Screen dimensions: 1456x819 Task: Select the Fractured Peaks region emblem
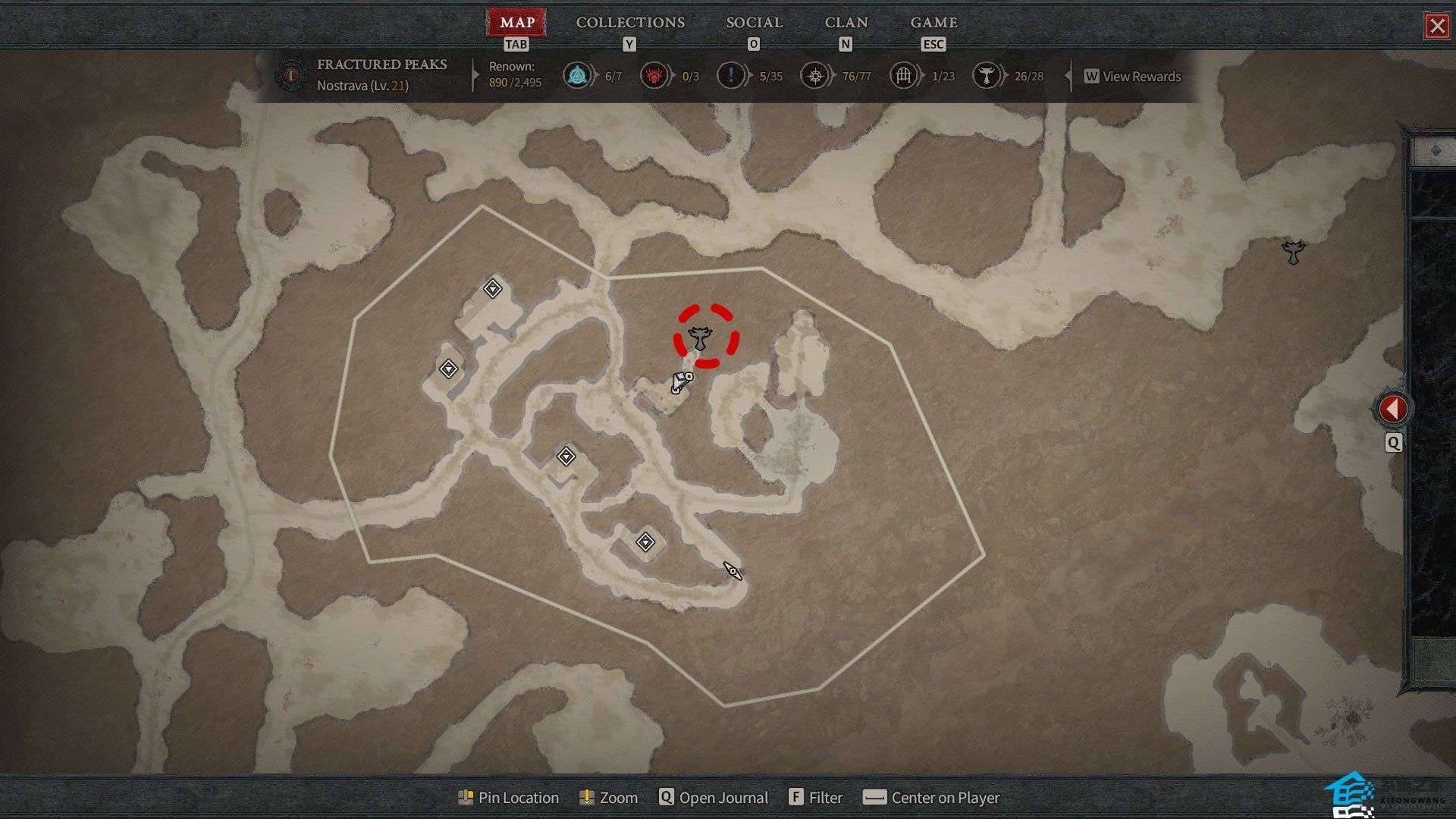290,75
